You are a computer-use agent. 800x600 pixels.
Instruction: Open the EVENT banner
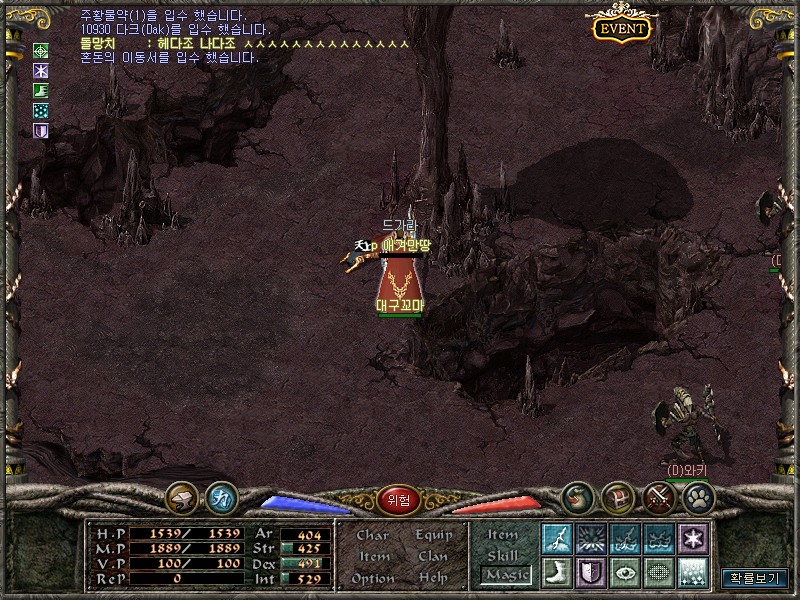click(x=621, y=28)
